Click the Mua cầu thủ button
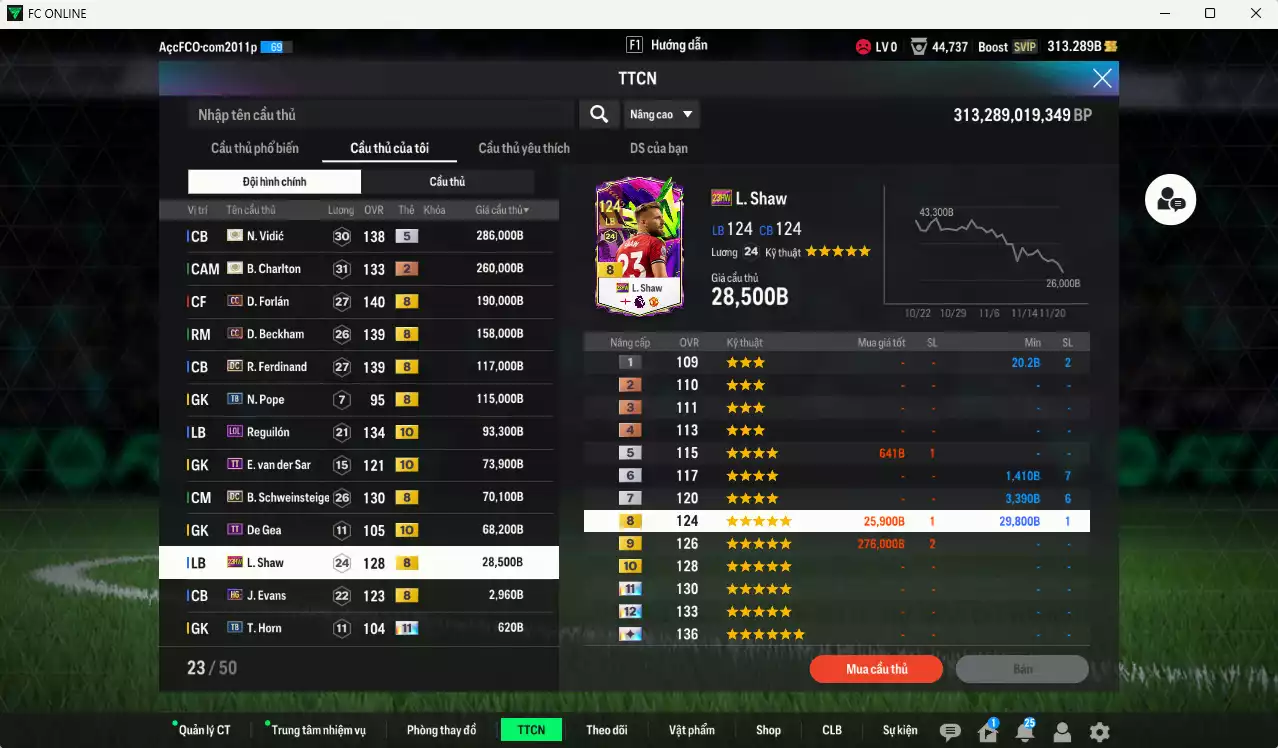1278x748 pixels. (x=877, y=669)
